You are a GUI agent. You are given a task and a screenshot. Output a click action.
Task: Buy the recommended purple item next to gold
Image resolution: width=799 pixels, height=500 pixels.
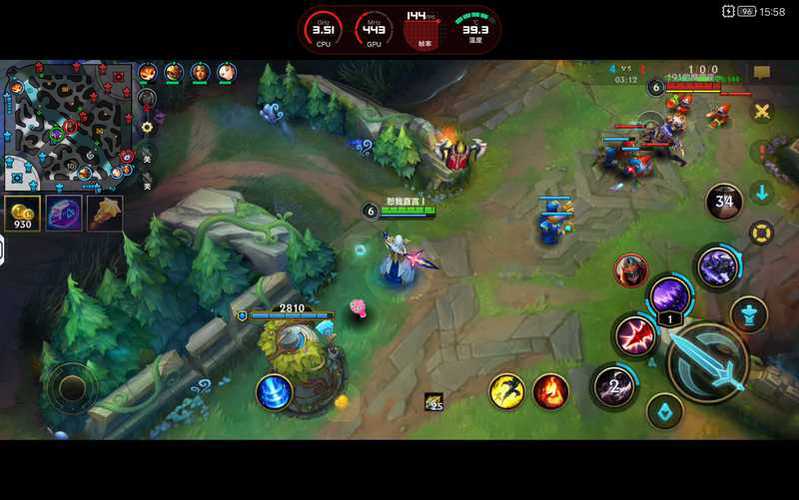pos(64,214)
